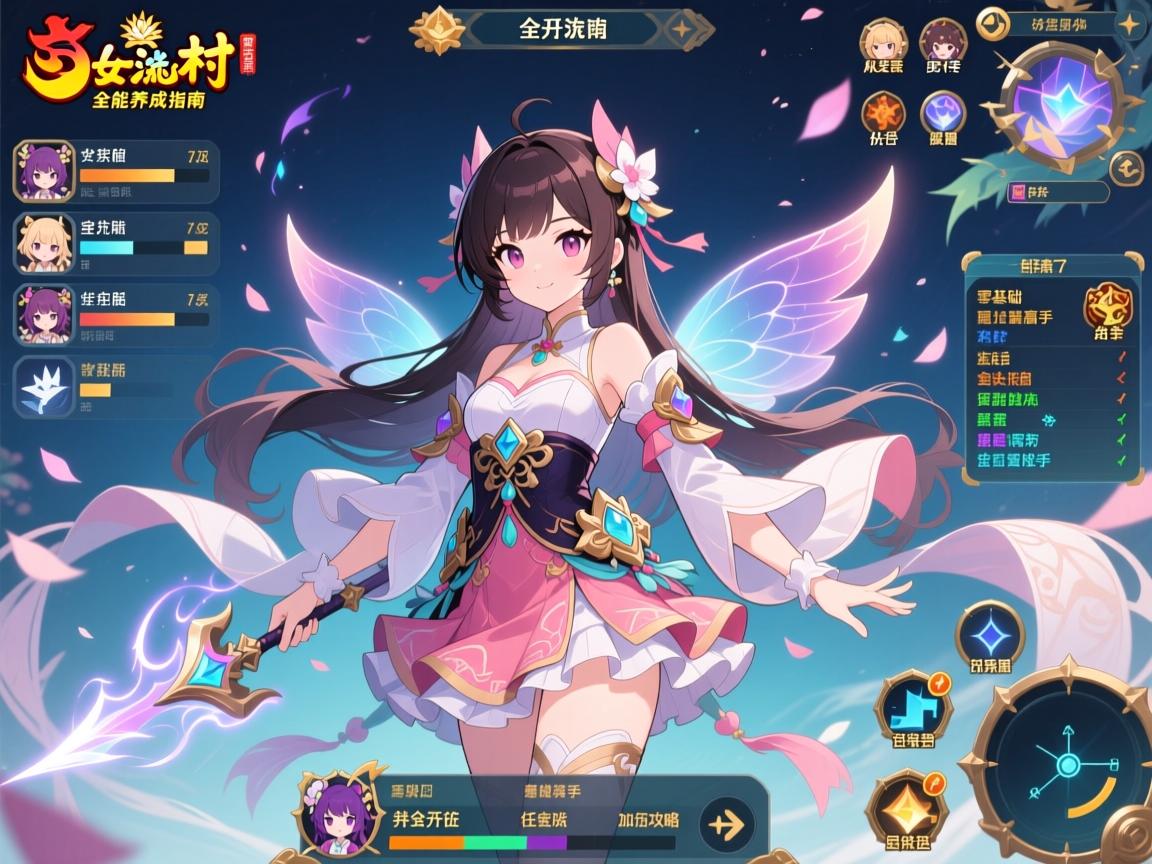Activate the orange flame skill icon
Screen dimensions: 1152x864
click(883, 112)
